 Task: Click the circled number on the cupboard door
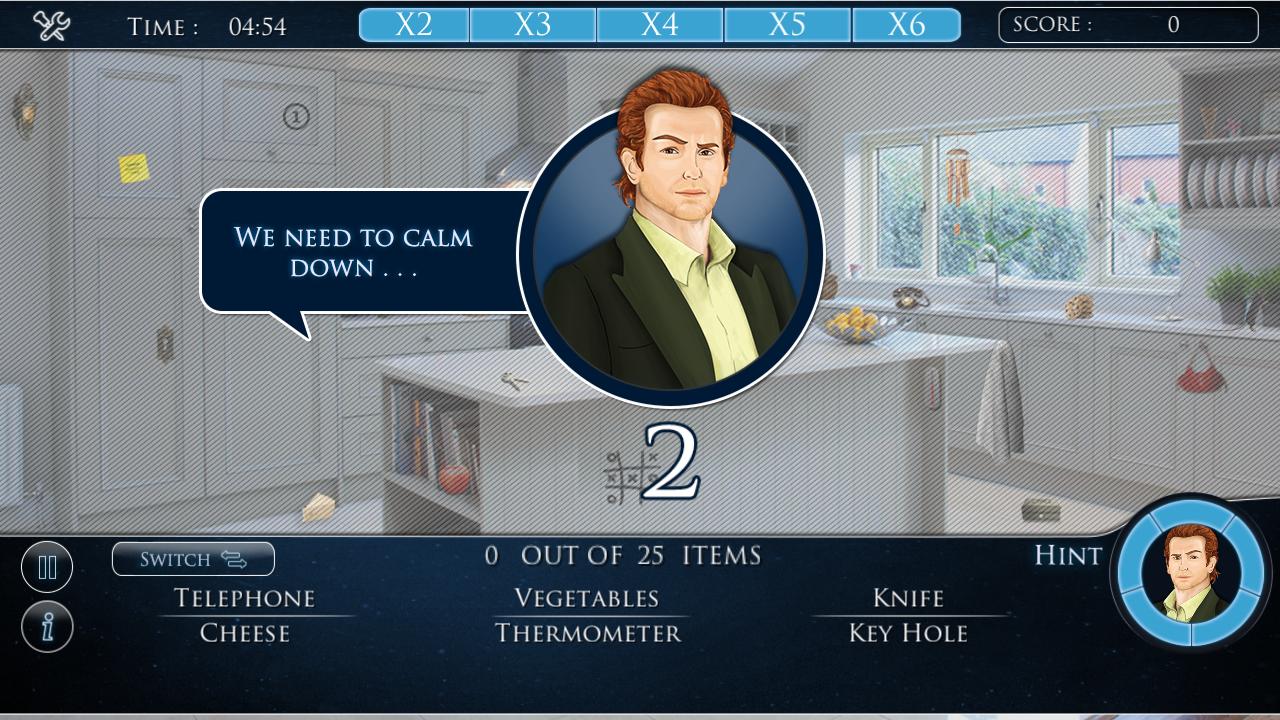tap(294, 118)
